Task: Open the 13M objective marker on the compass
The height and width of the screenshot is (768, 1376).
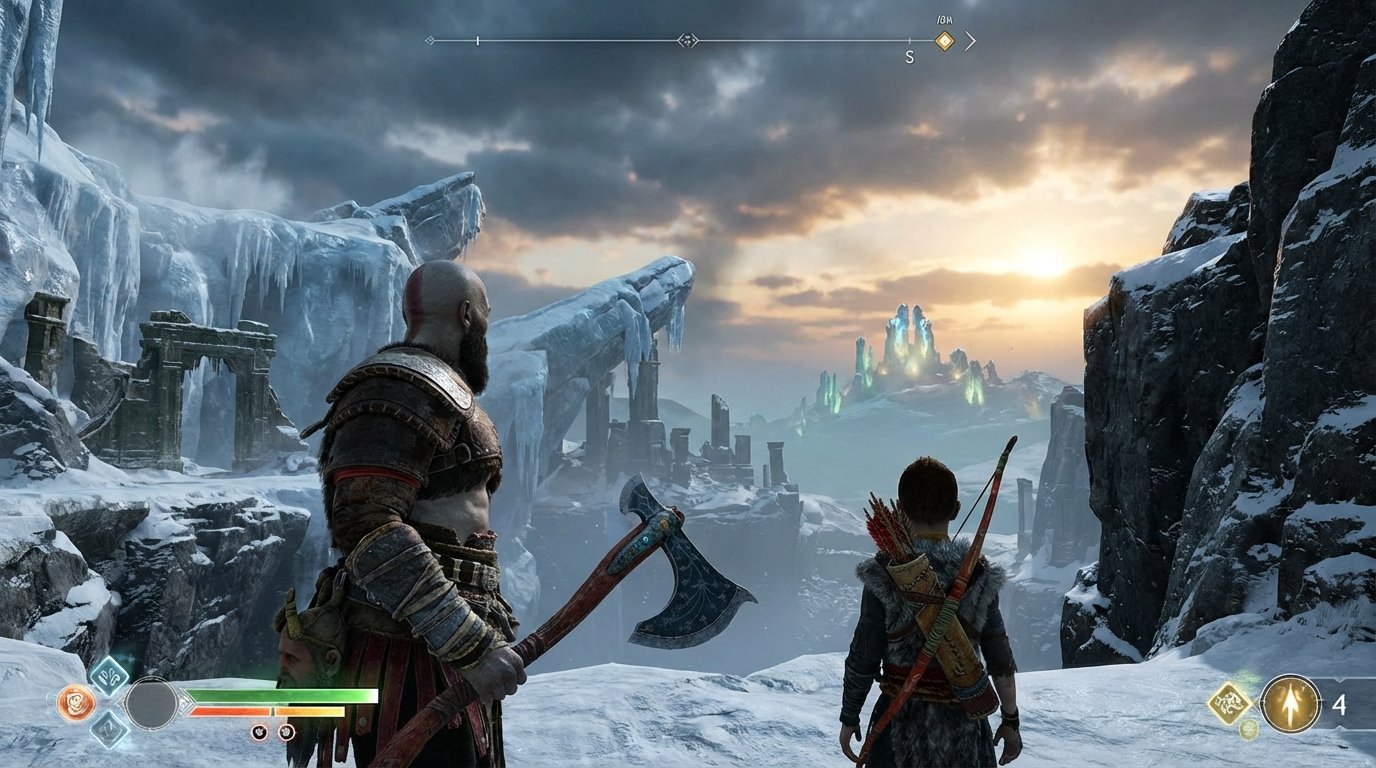Action: (944, 41)
